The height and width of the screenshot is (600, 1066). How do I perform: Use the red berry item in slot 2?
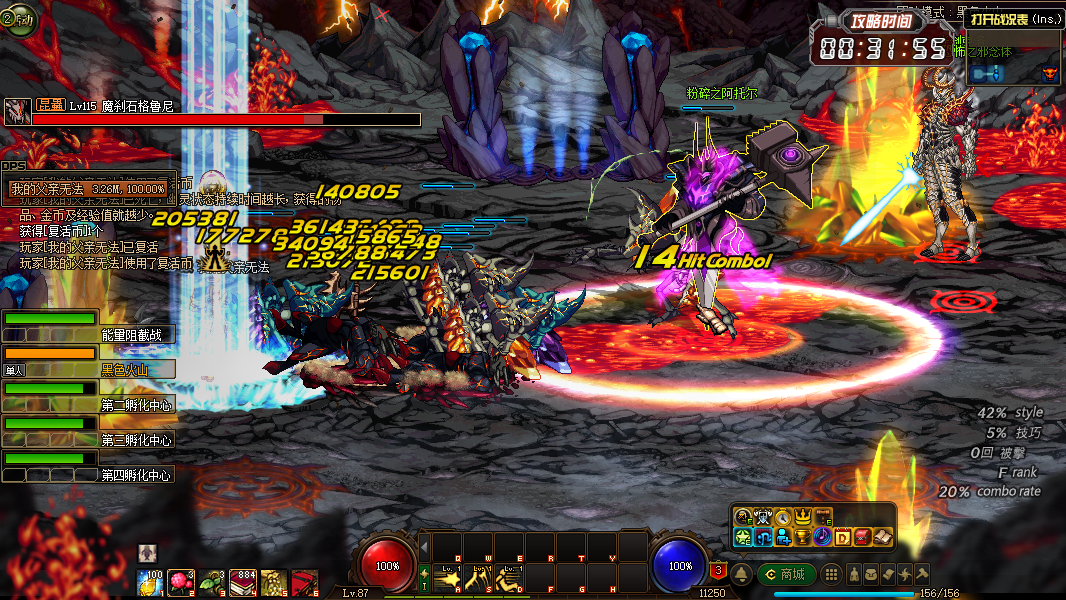click(180, 581)
